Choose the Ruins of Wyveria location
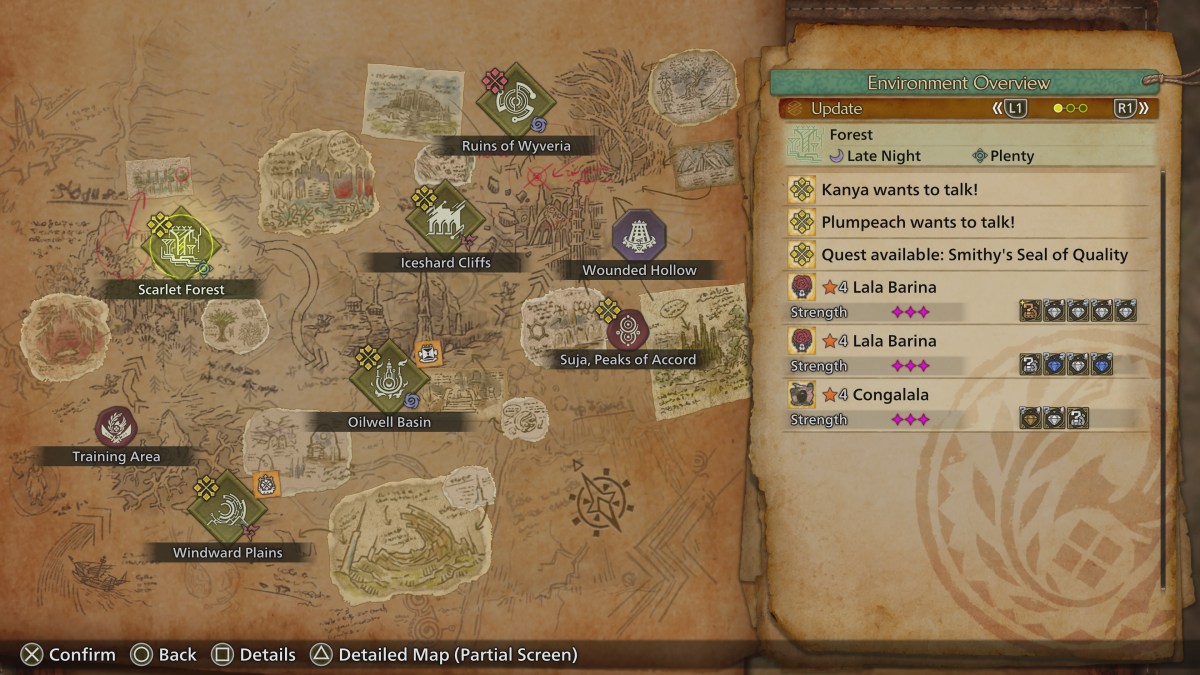 click(516, 99)
